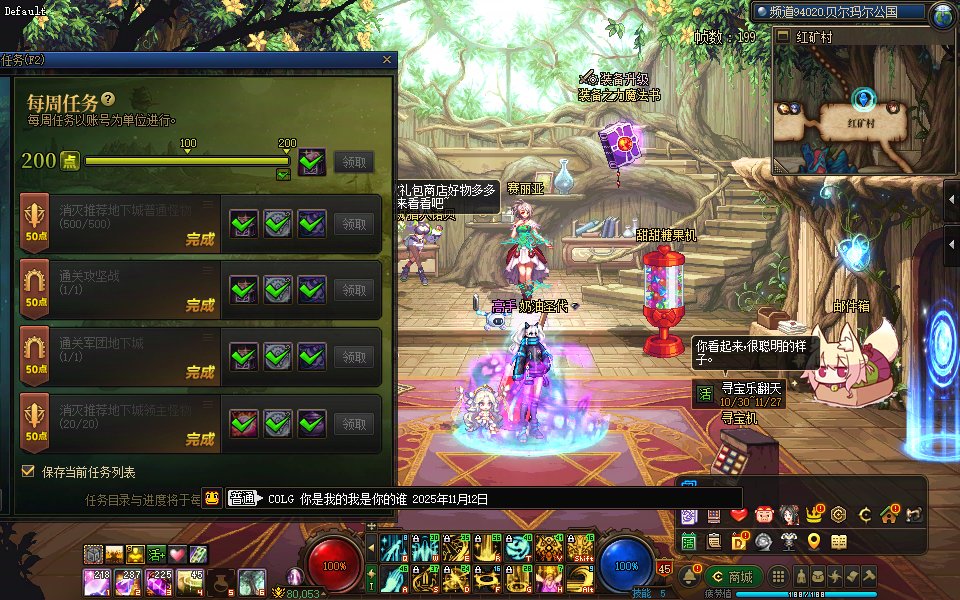Viewport: 960px width, 600px height.
Task: Click the globe icon beside channel name
Action: pos(942,14)
